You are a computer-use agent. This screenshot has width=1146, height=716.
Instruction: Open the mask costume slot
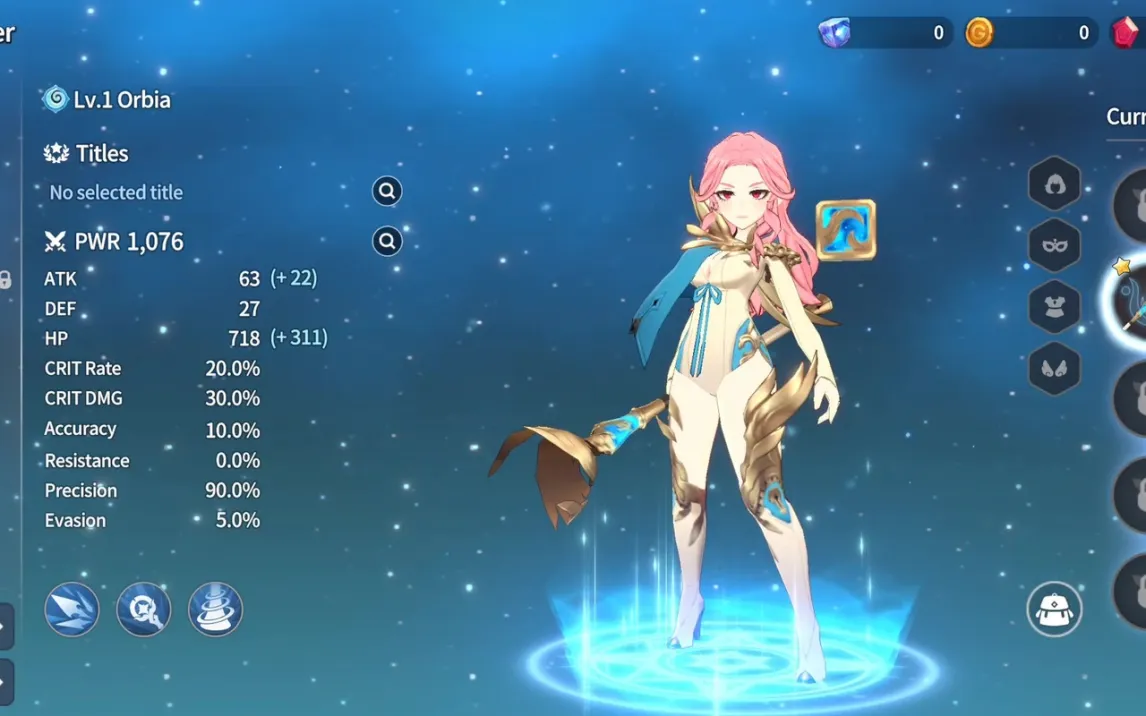[1054, 246]
